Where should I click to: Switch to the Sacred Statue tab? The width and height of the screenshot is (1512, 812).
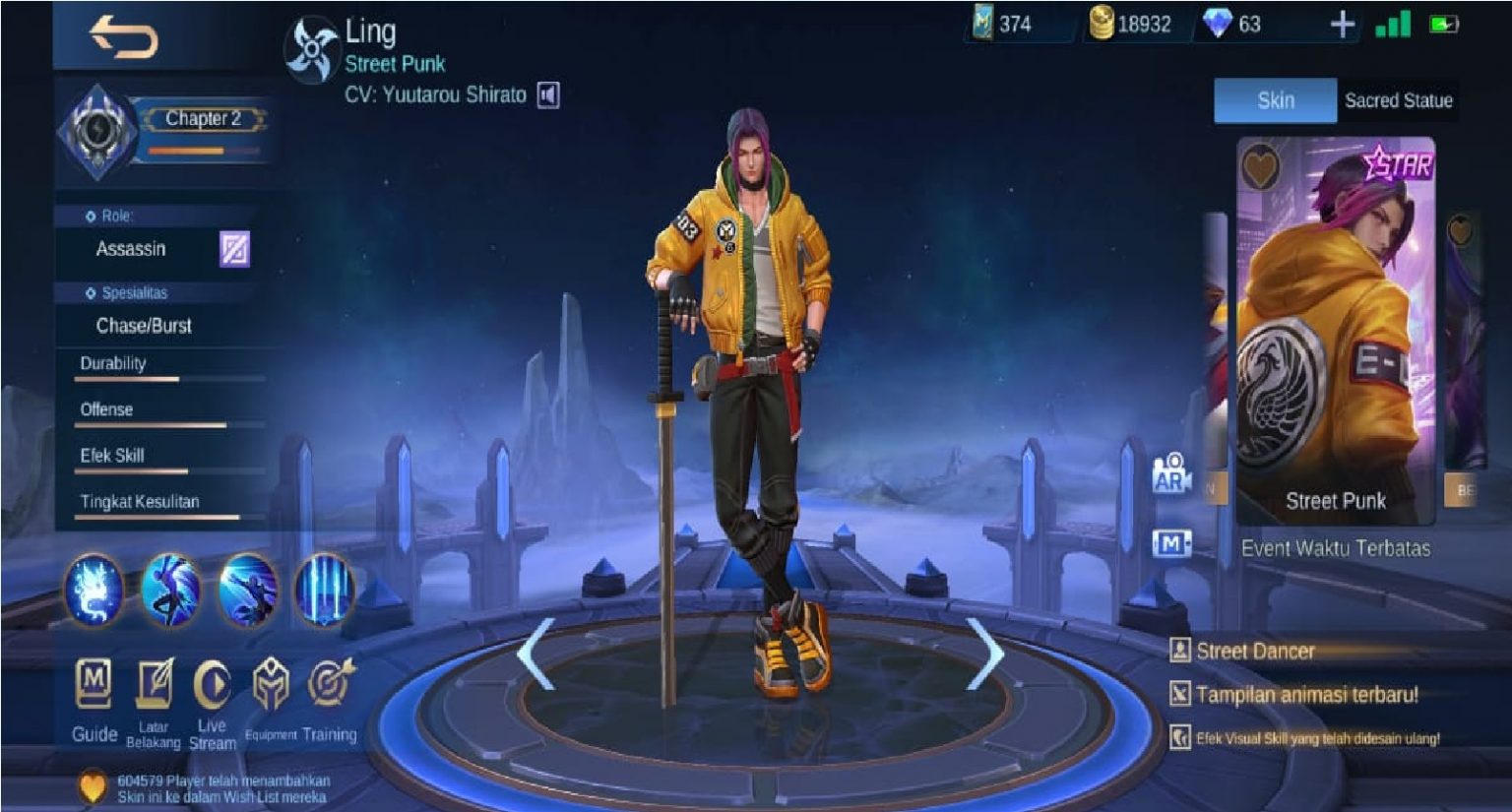[1398, 100]
